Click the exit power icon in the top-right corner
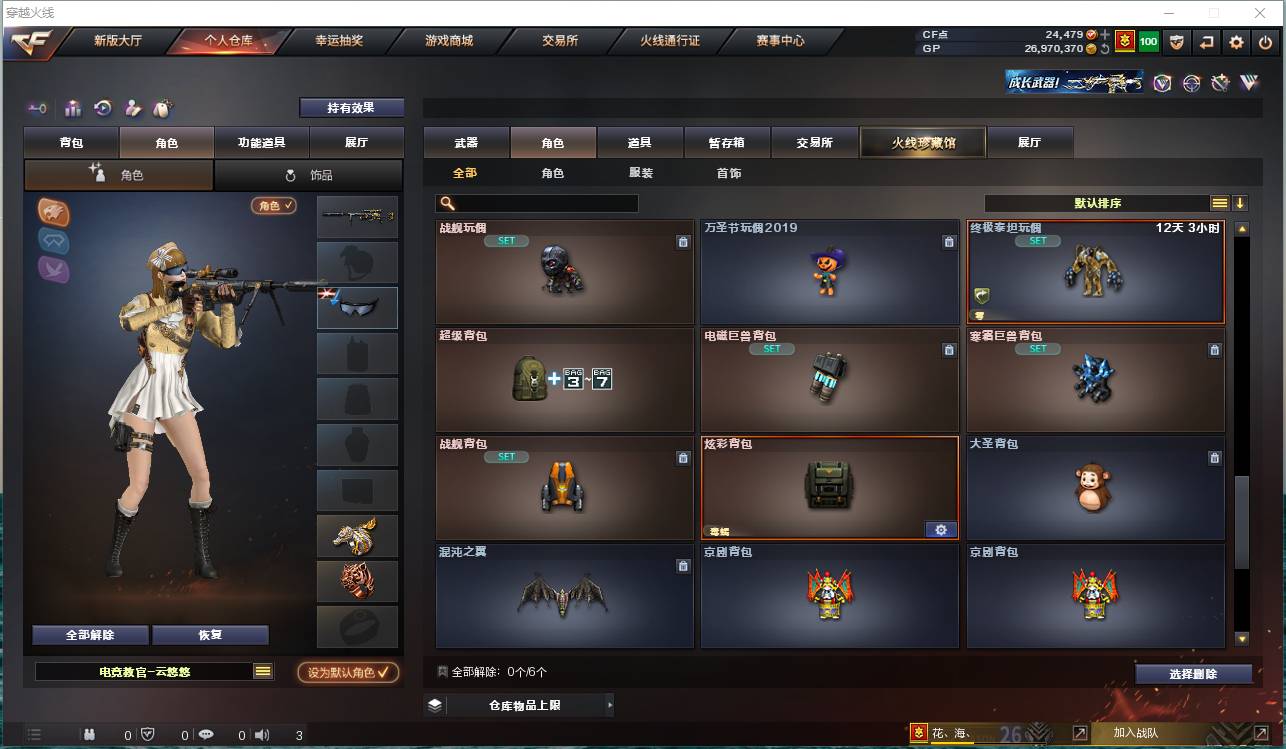1286x749 pixels. coord(1263,44)
